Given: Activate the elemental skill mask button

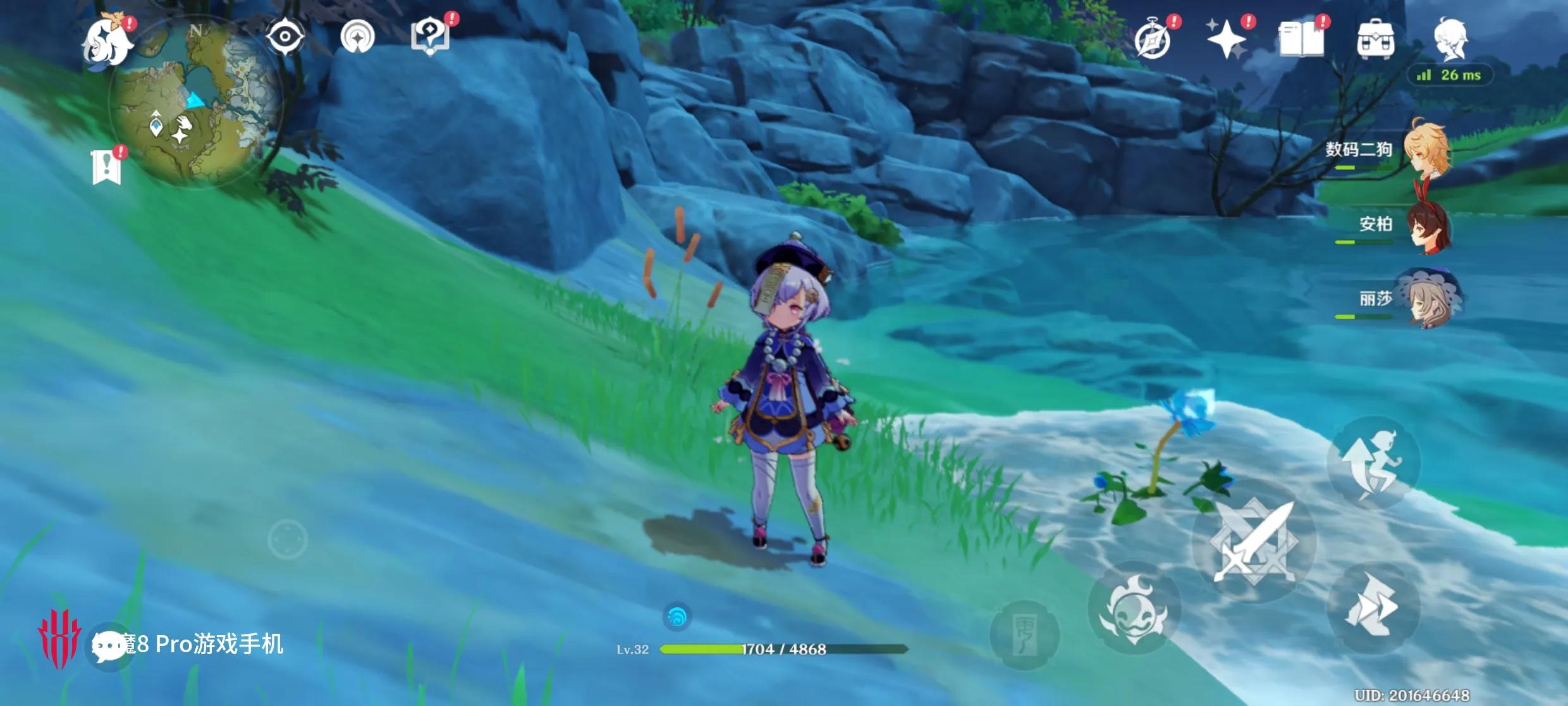Looking at the screenshot, I should pos(1135,609).
